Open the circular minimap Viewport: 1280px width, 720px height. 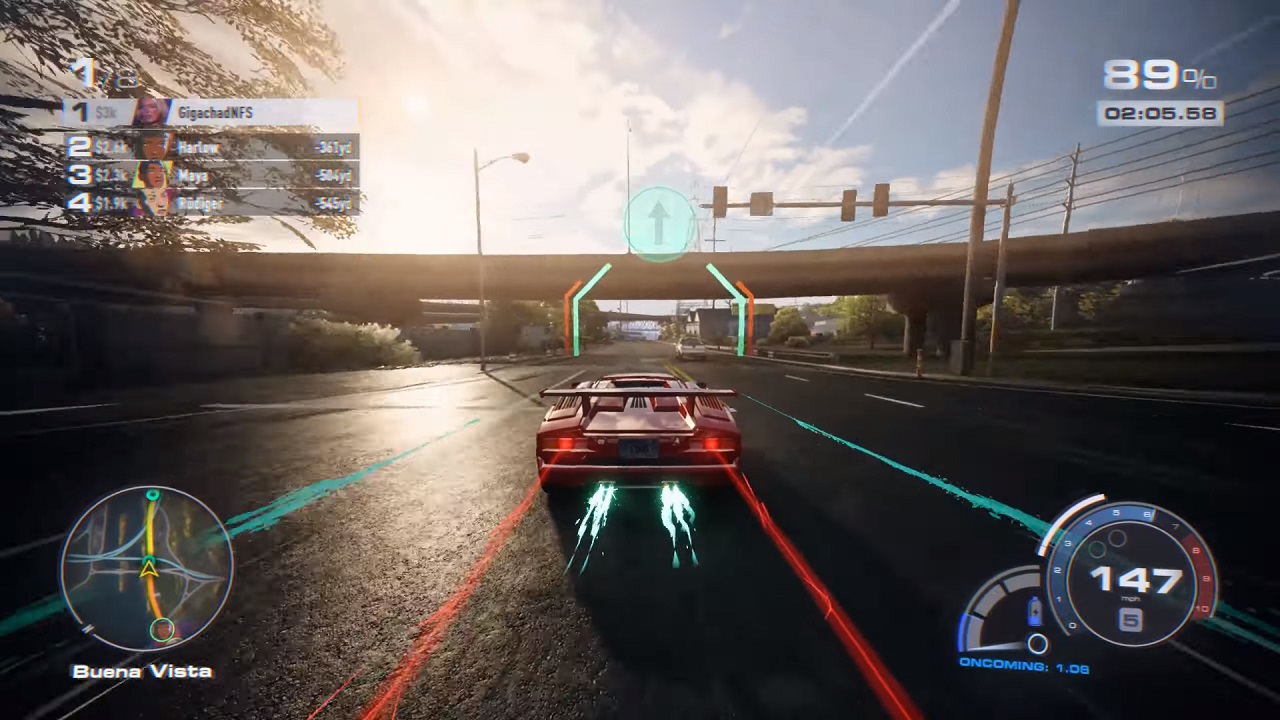point(147,567)
